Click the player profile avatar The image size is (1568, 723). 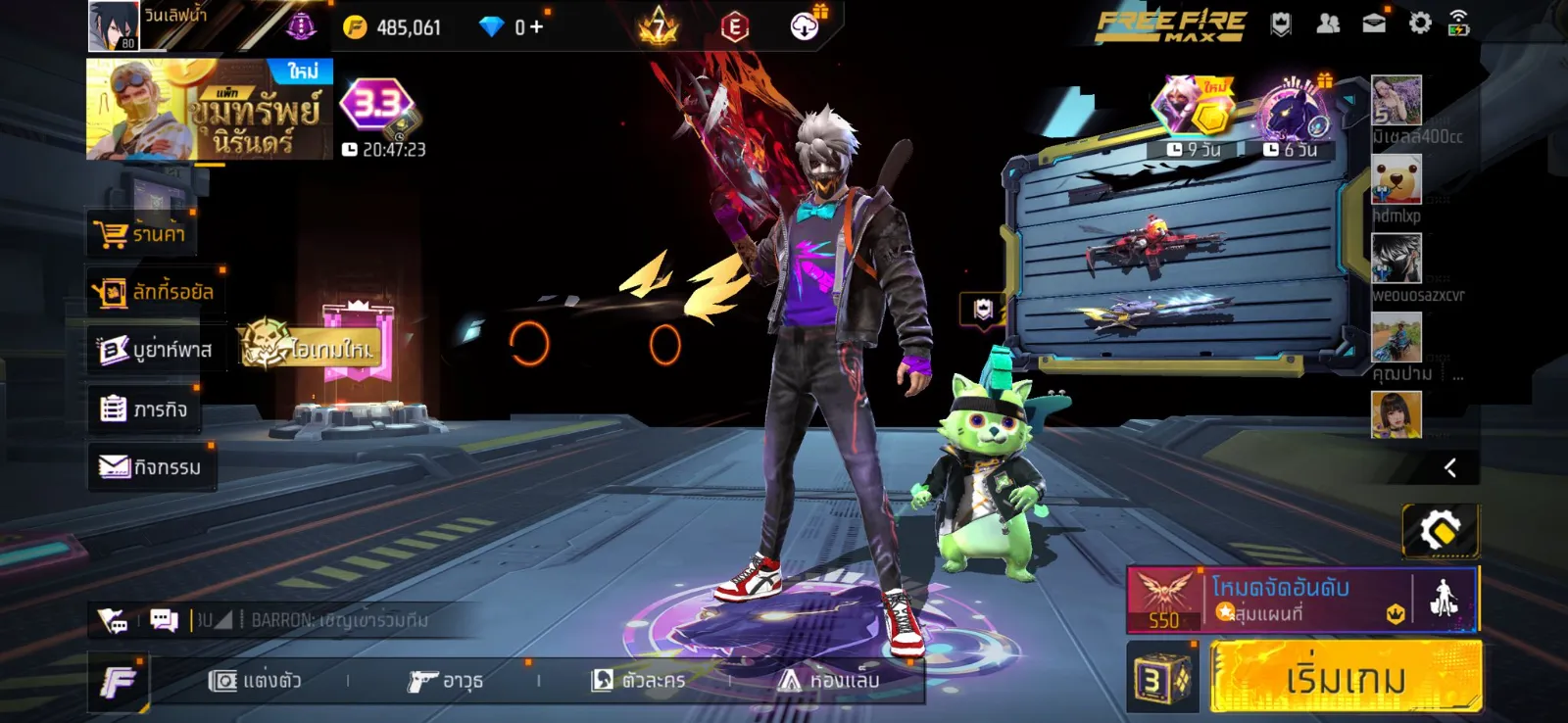[114, 26]
